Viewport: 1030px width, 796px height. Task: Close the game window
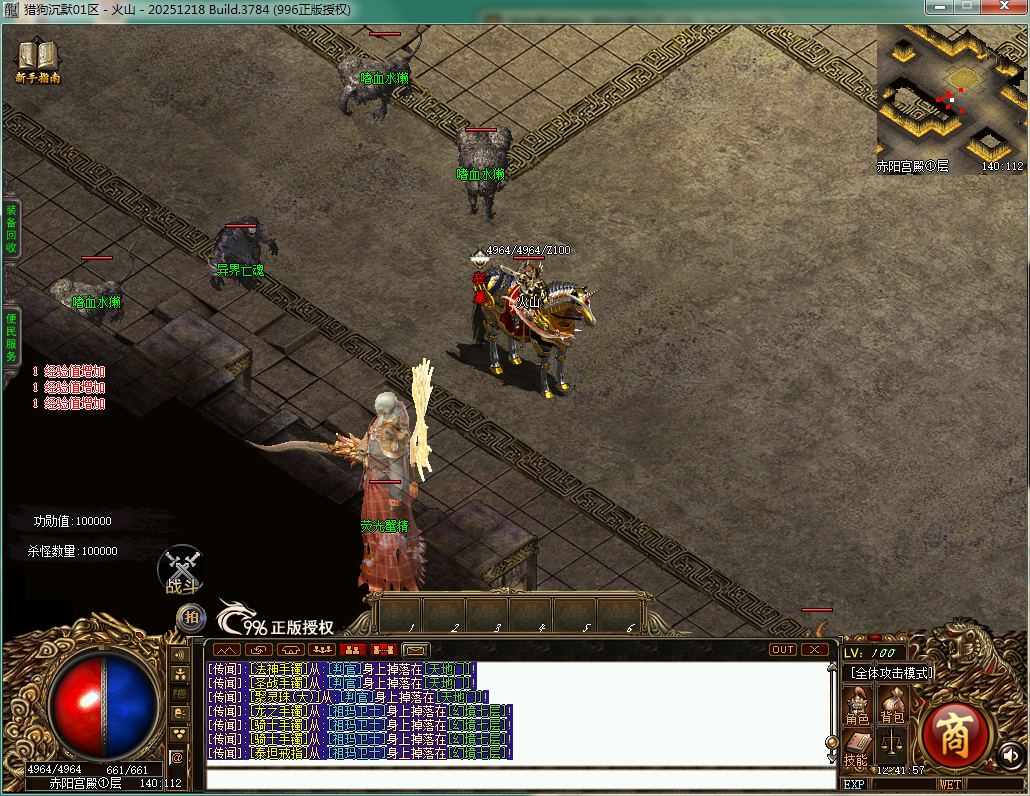[x=1004, y=8]
